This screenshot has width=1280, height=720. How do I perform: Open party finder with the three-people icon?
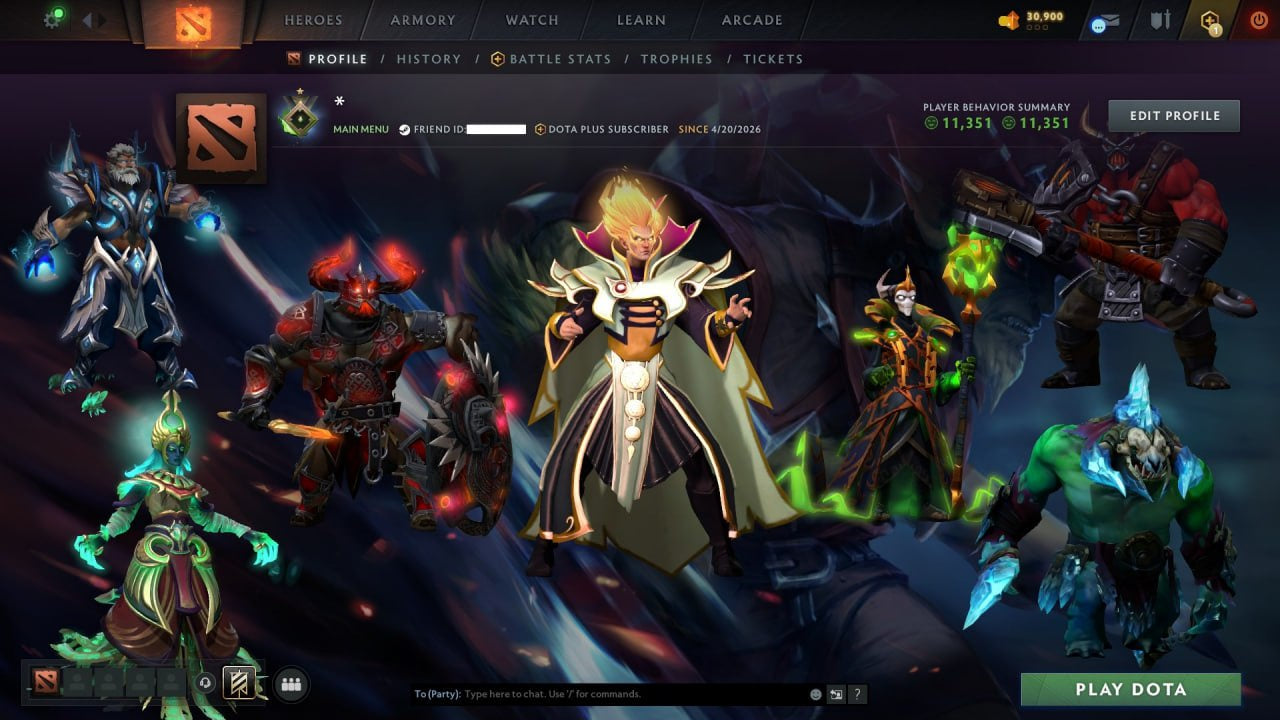pyautogui.click(x=292, y=685)
